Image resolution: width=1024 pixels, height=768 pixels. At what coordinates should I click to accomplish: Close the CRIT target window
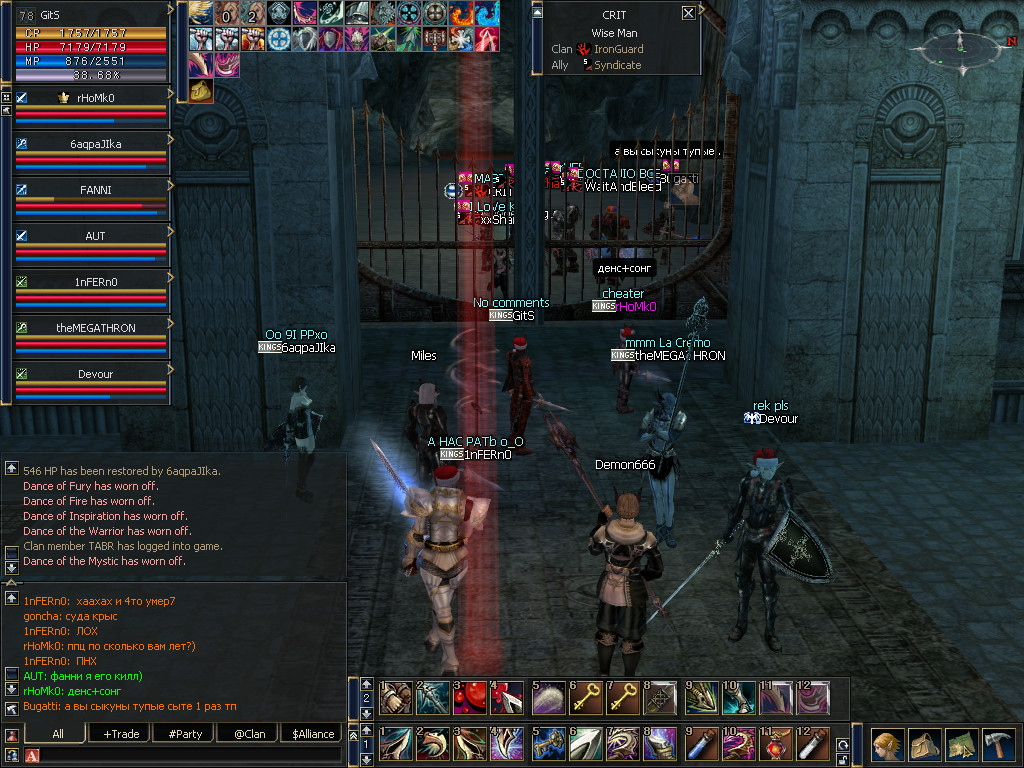688,13
